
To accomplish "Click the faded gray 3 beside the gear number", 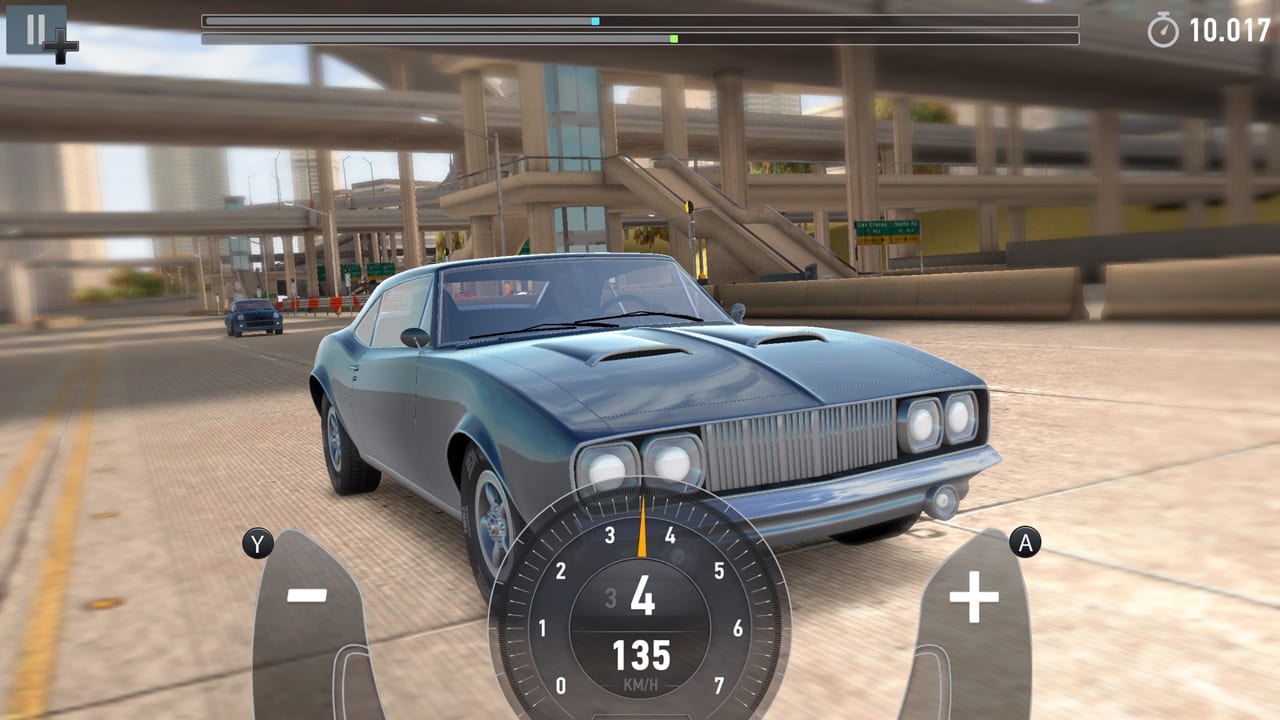I will [x=609, y=596].
